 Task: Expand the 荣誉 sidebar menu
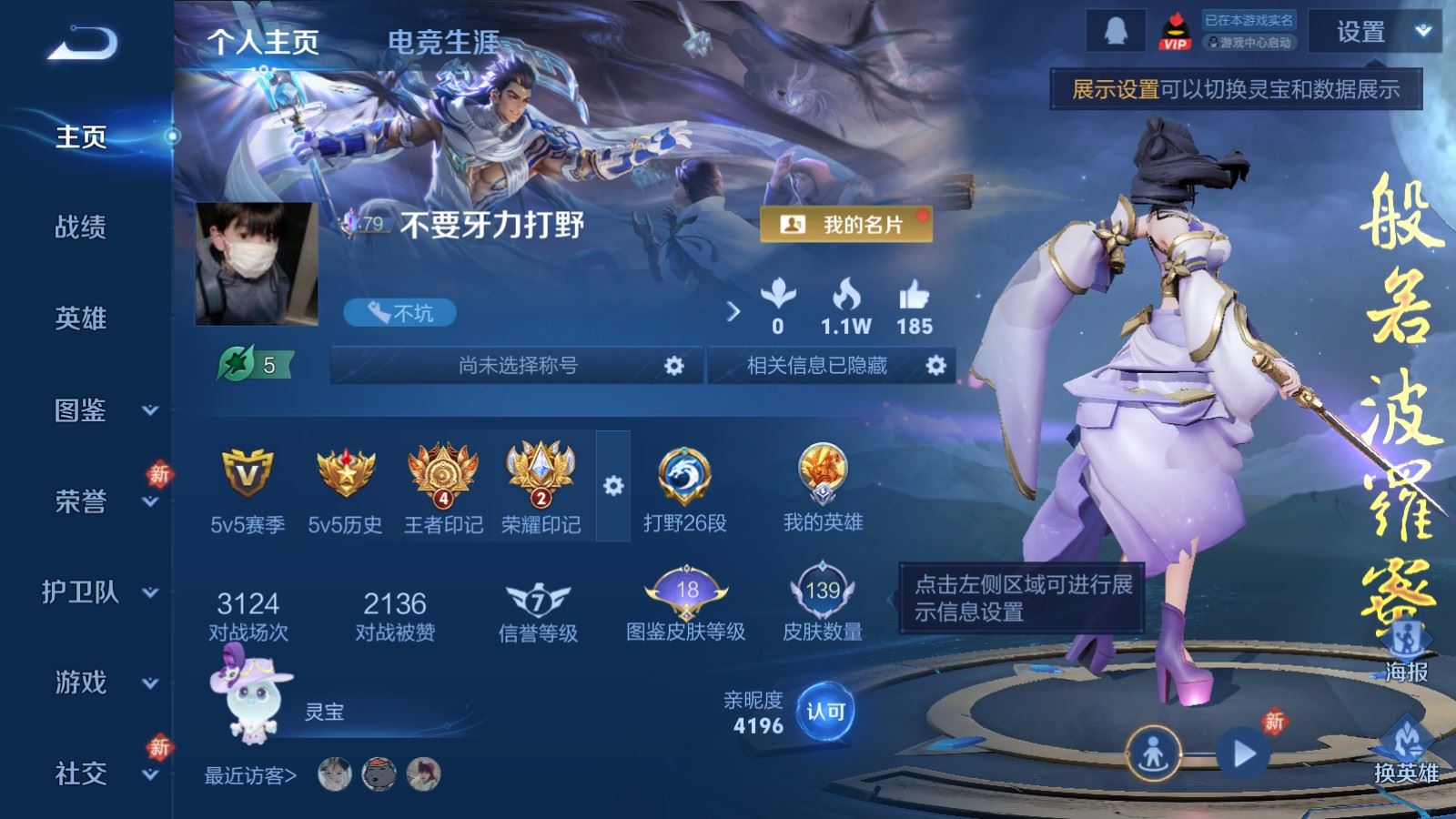(100, 501)
